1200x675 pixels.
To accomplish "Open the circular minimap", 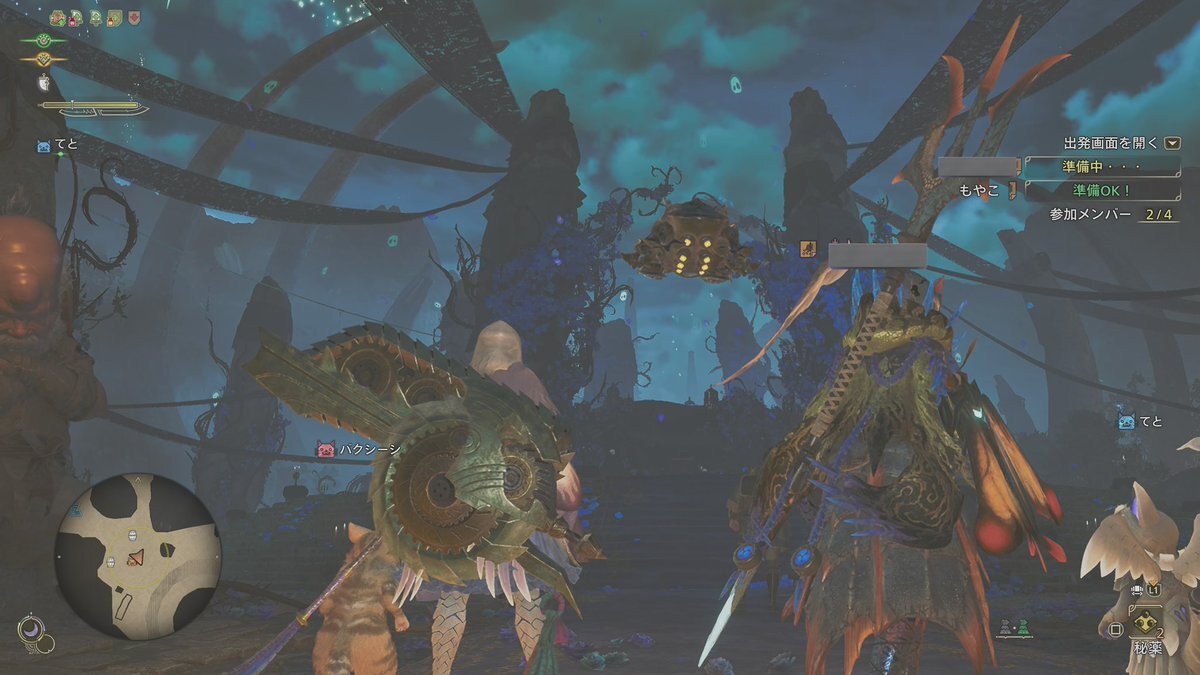I will pos(137,556).
